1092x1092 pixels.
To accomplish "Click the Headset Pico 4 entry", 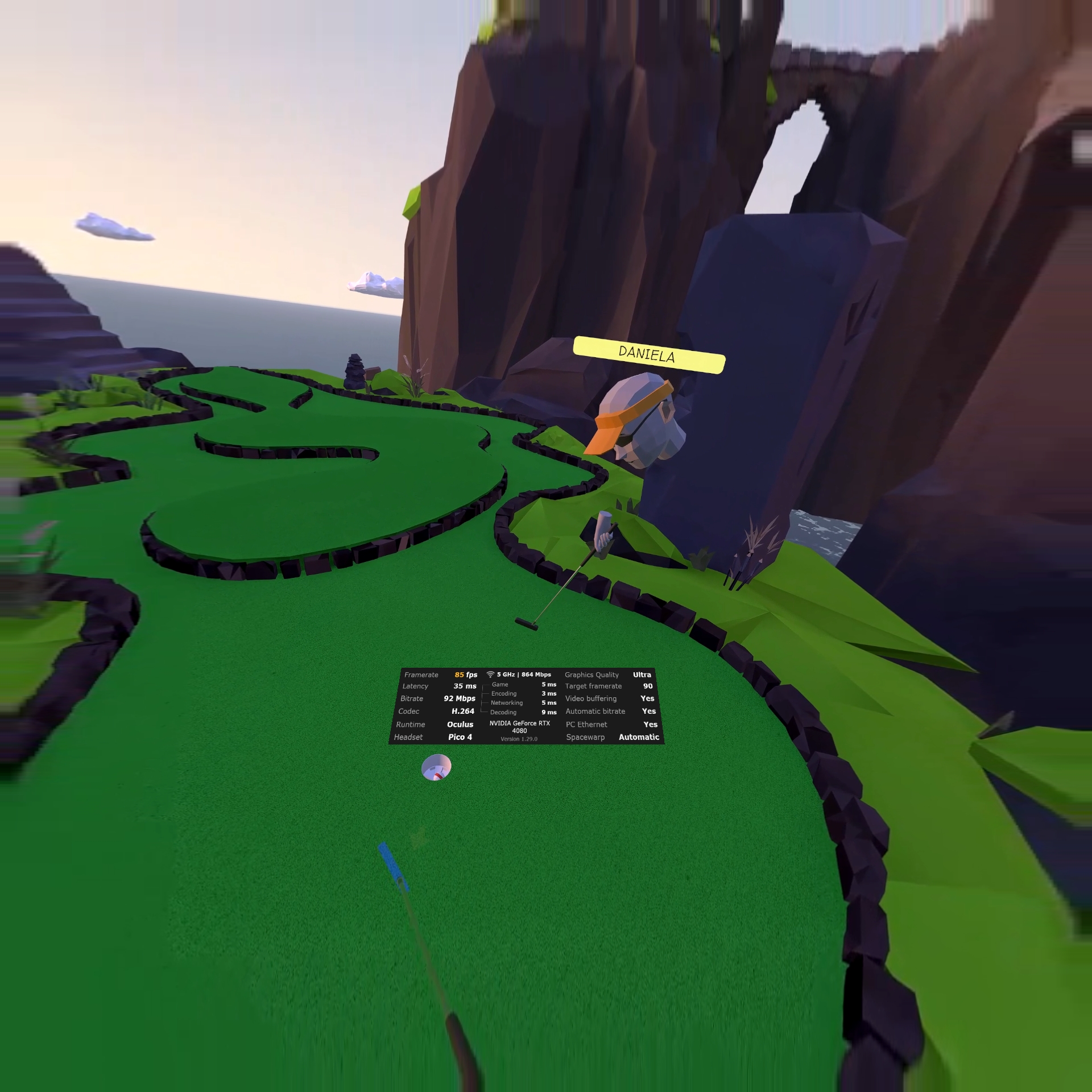I will pos(461,737).
